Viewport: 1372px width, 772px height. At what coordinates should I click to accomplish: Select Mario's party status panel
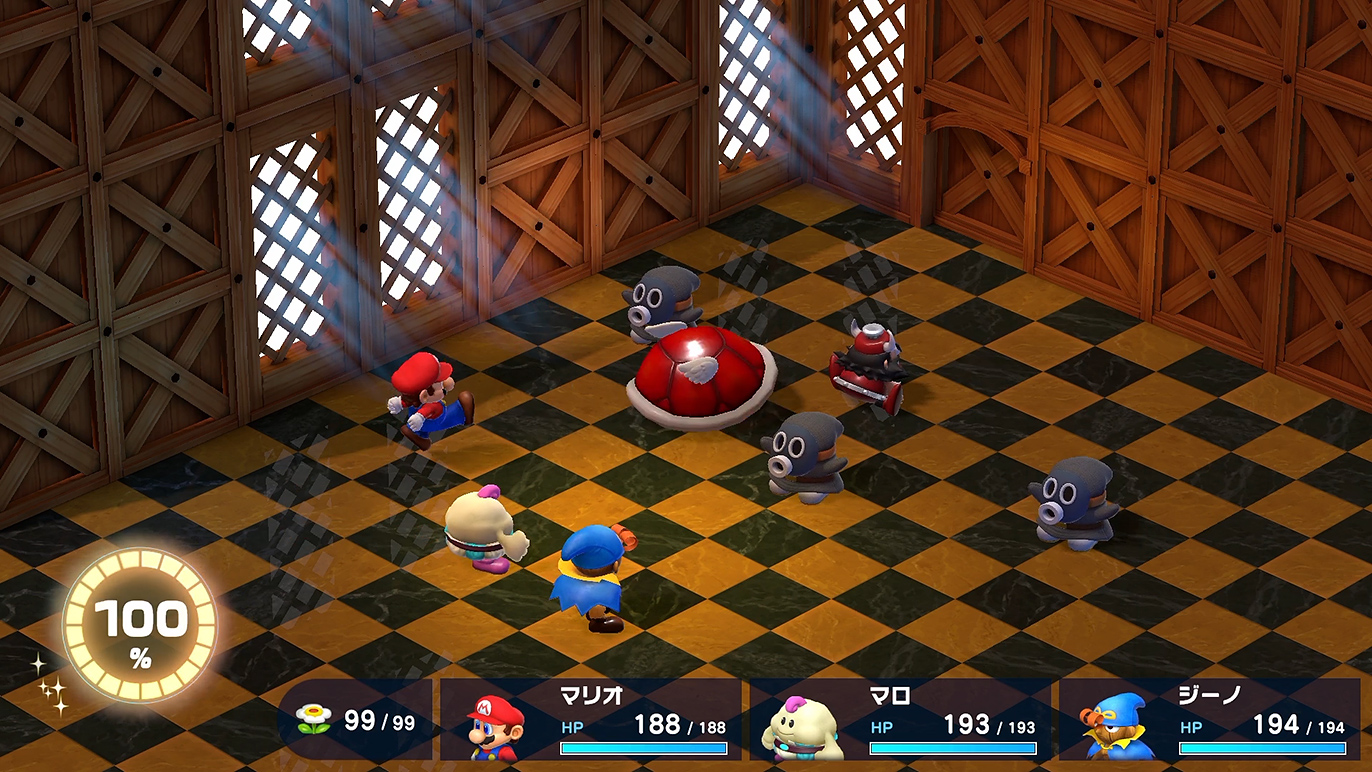[x=591, y=720]
